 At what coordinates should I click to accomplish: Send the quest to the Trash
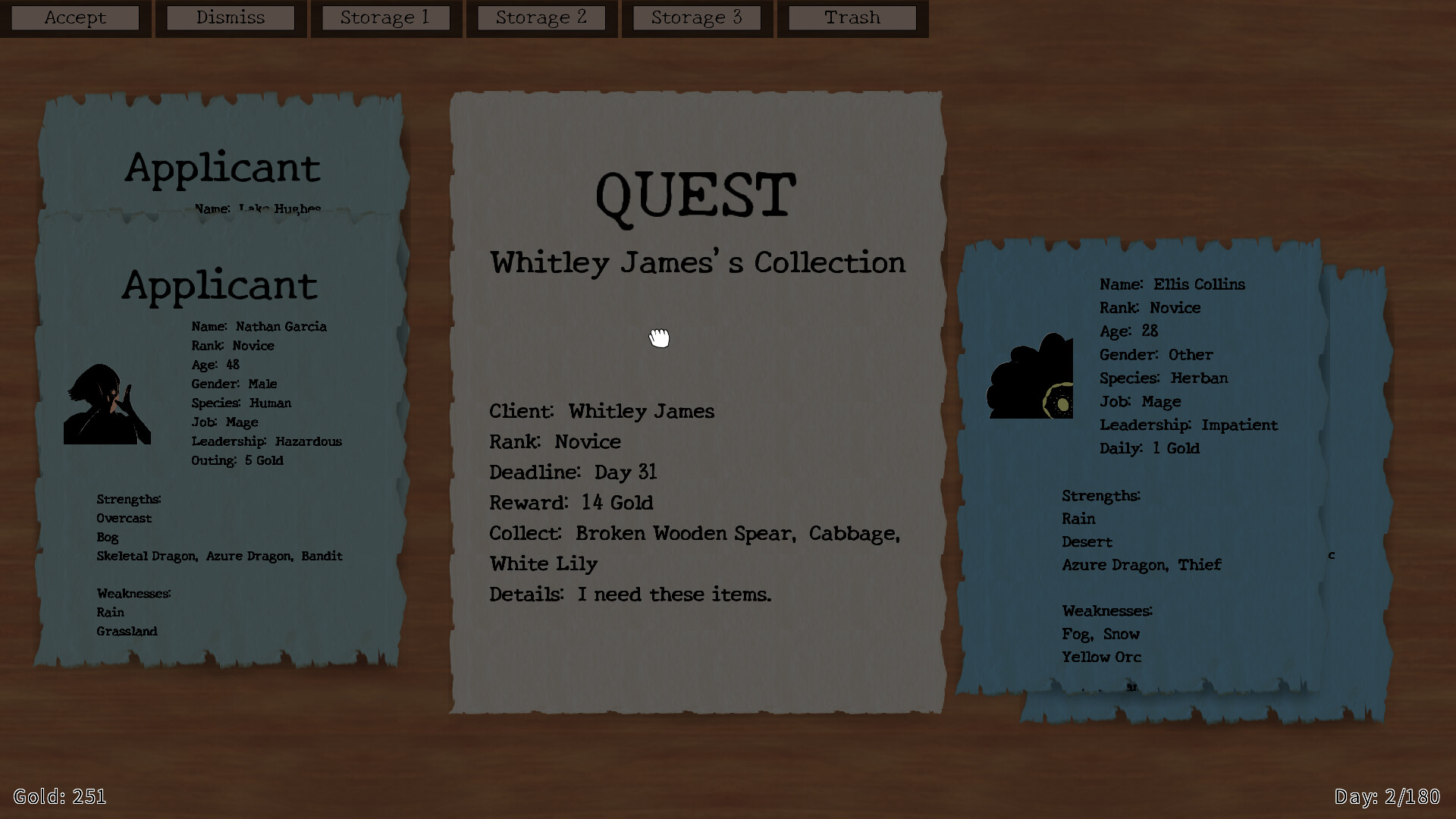pyautogui.click(x=851, y=17)
